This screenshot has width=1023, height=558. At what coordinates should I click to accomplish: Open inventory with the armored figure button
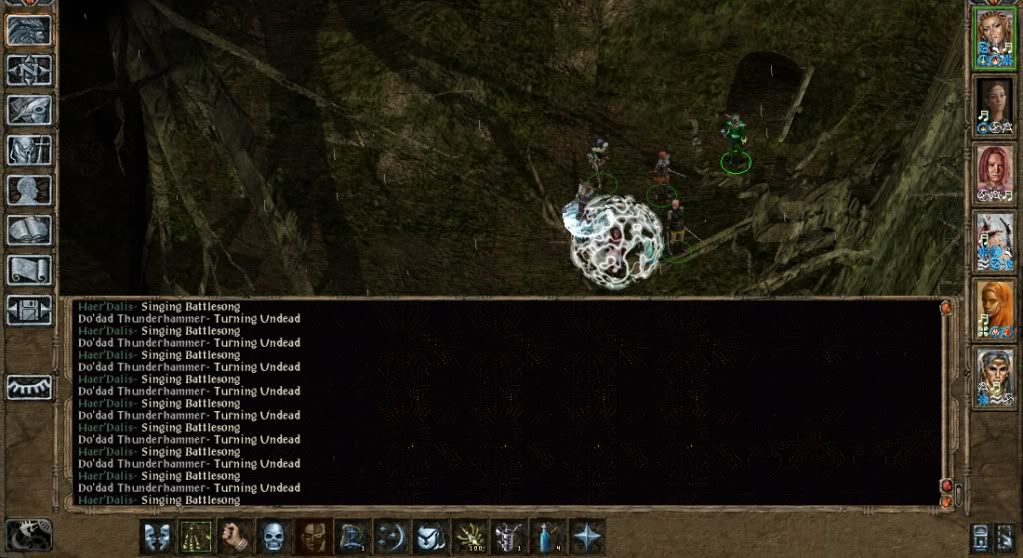point(30,149)
